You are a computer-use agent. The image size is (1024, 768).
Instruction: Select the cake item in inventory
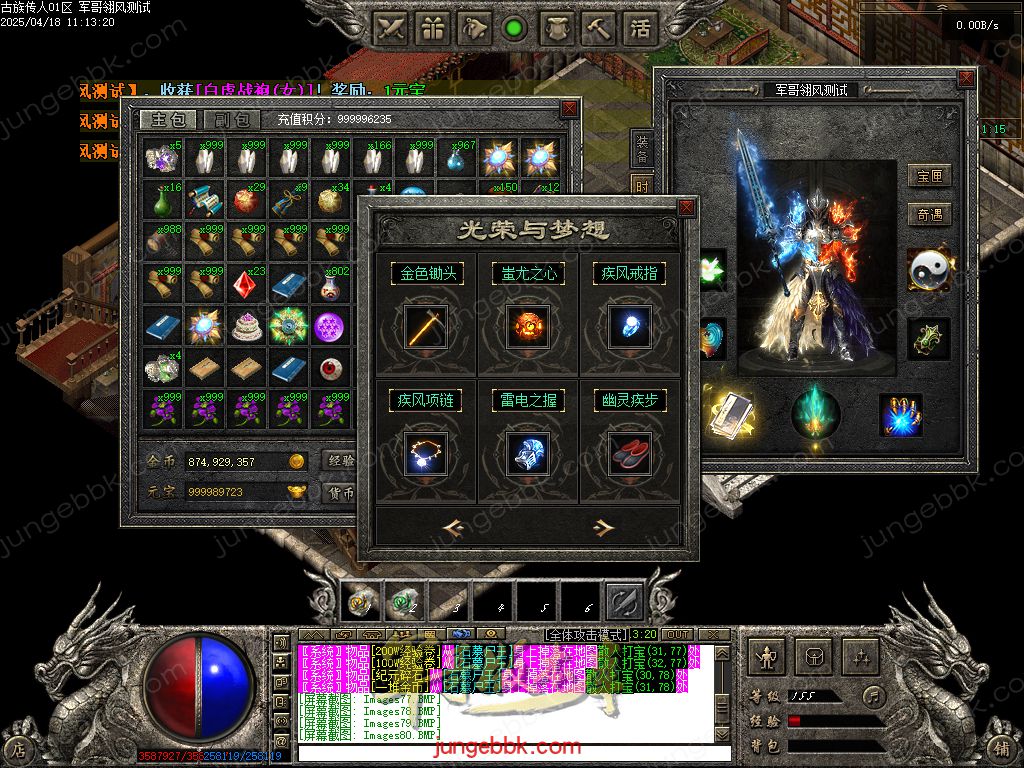click(x=246, y=327)
